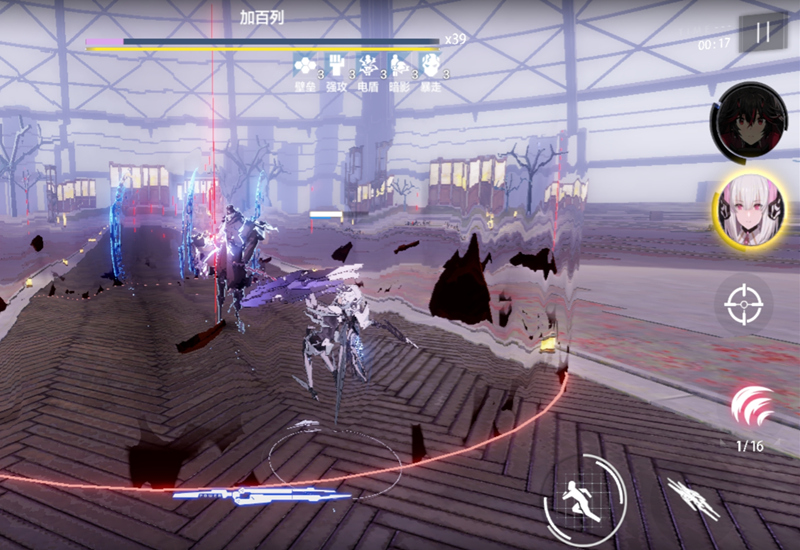Pause the battle

[763, 32]
